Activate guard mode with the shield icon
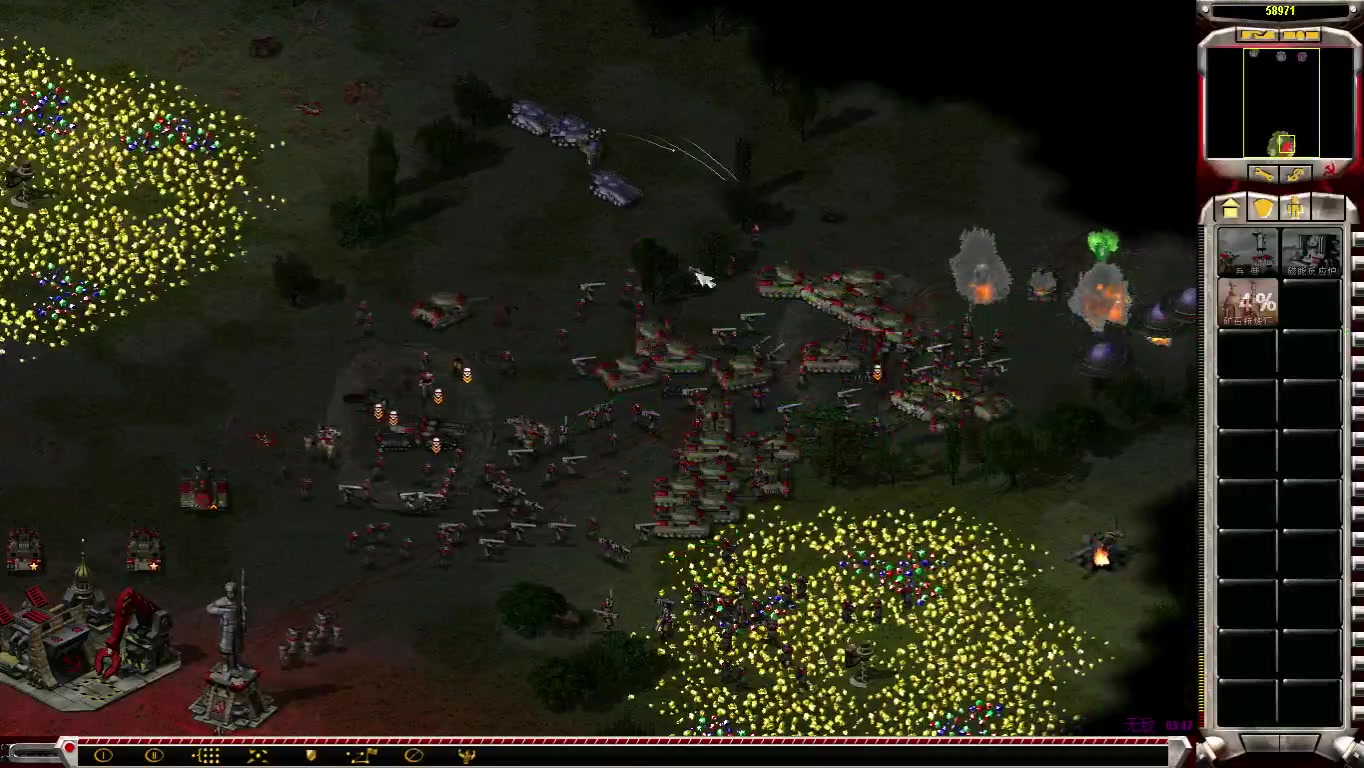 (x=310, y=756)
